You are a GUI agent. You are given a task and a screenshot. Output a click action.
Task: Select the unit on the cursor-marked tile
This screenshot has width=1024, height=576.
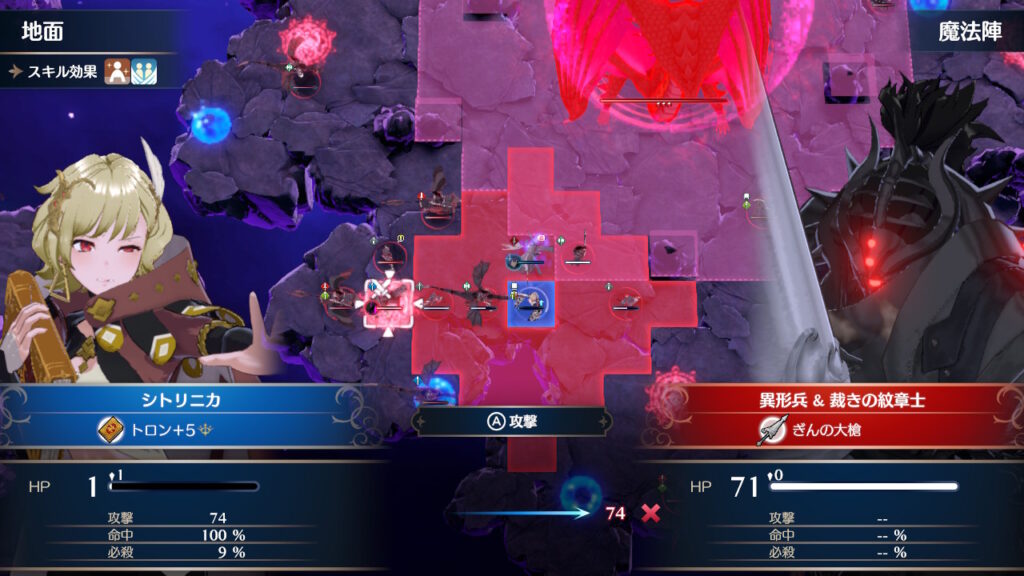tap(388, 304)
